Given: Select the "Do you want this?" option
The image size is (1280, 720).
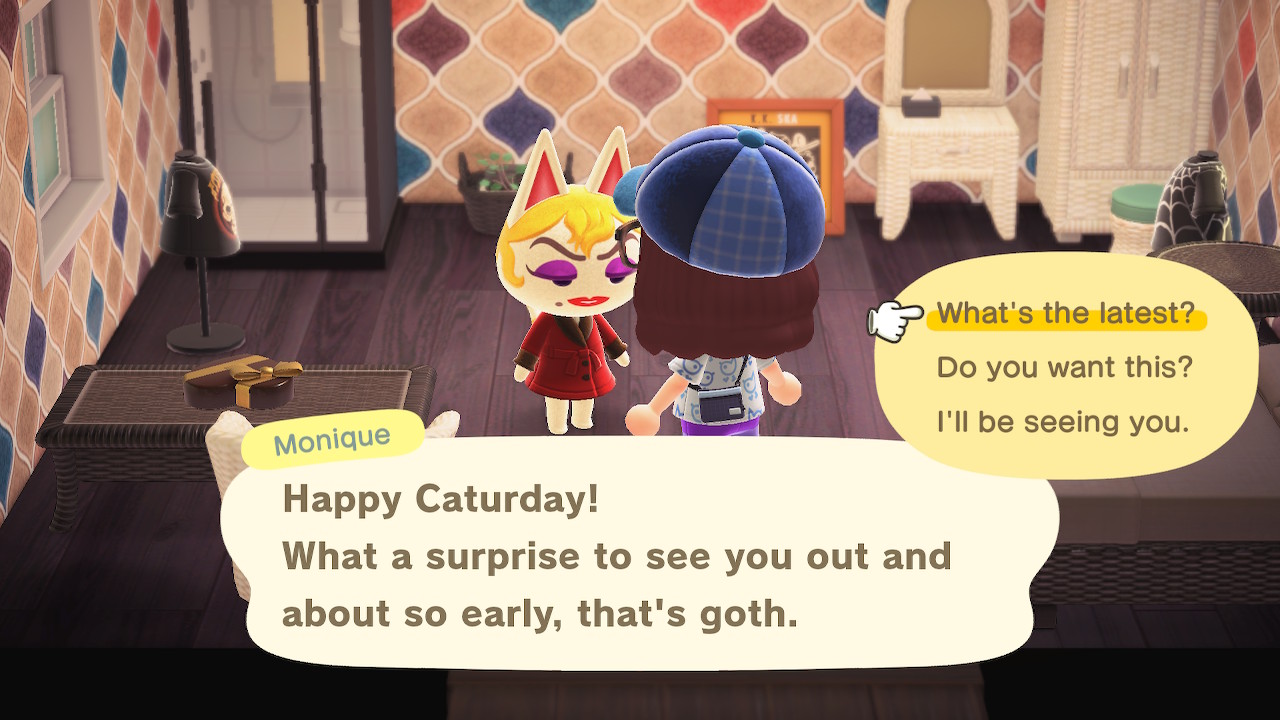Looking at the screenshot, I should [x=1064, y=368].
